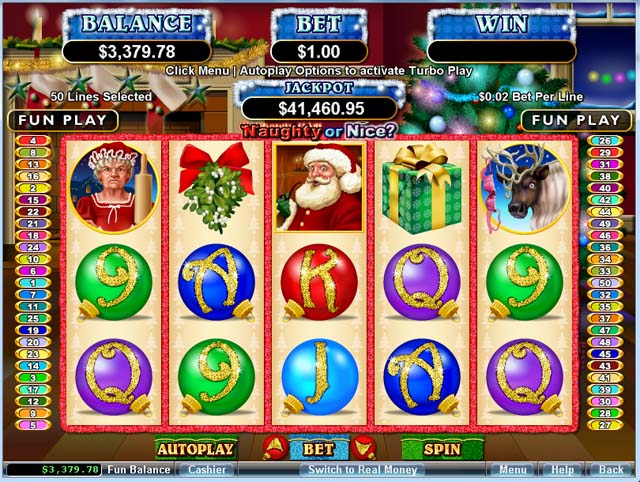Open the Cashier

[208, 469]
